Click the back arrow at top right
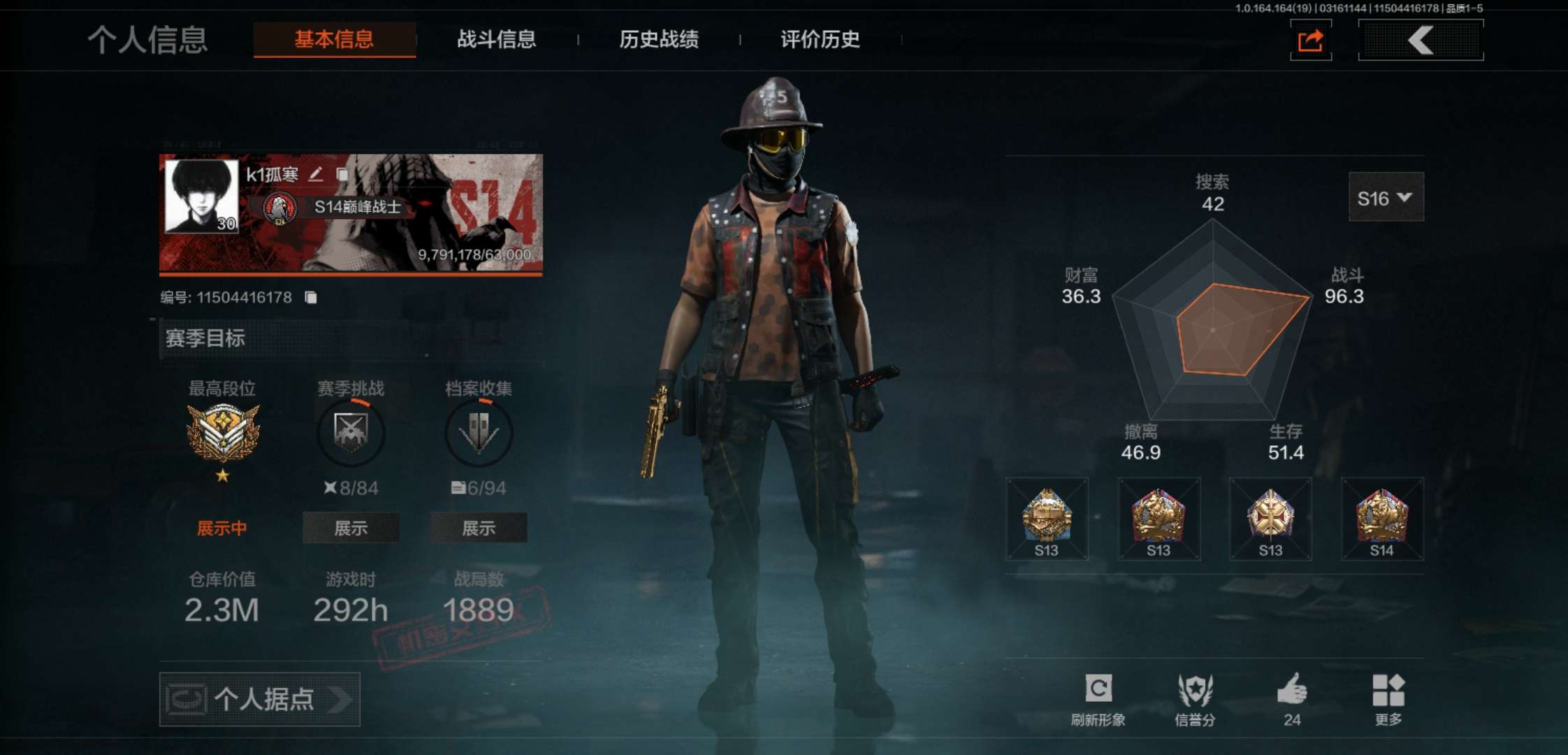 (1420, 40)
